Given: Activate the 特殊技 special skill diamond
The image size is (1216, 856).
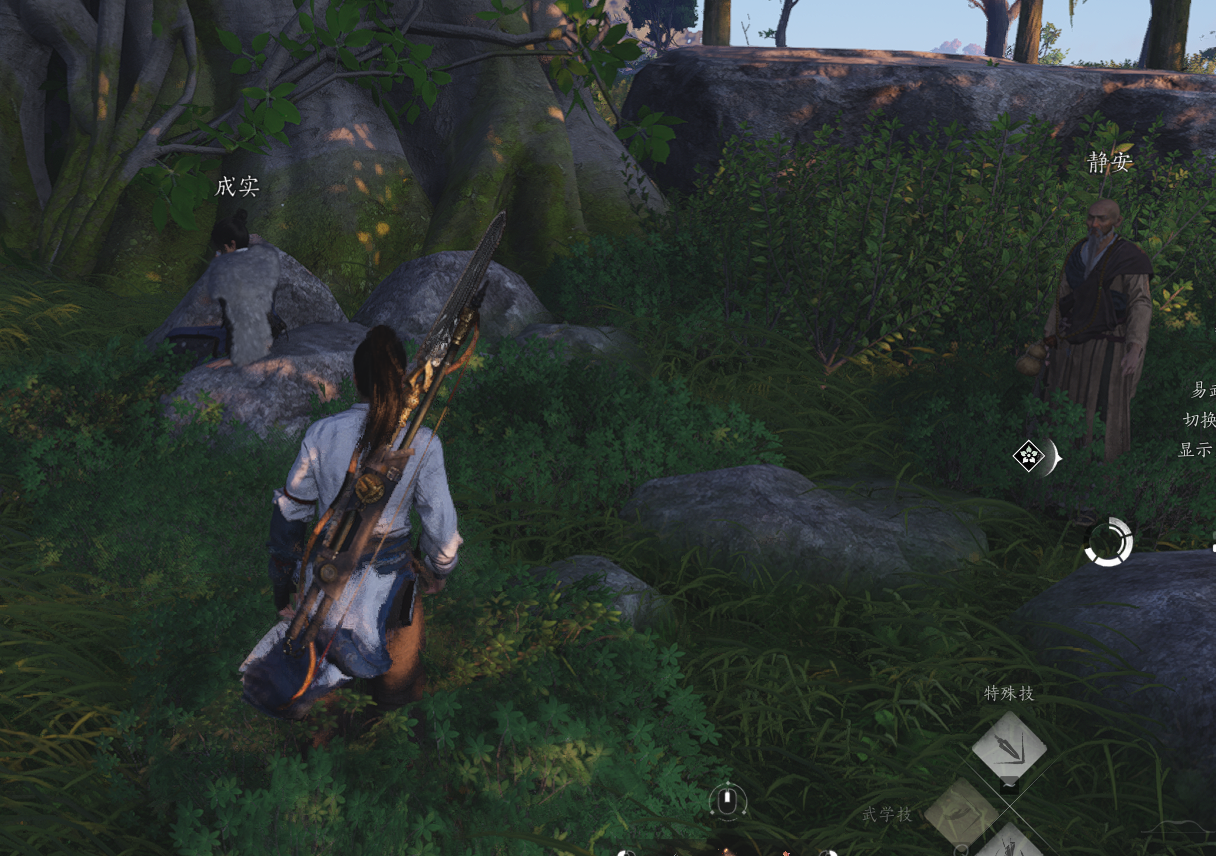Looking at the screenshot, I should (1009, 746).
